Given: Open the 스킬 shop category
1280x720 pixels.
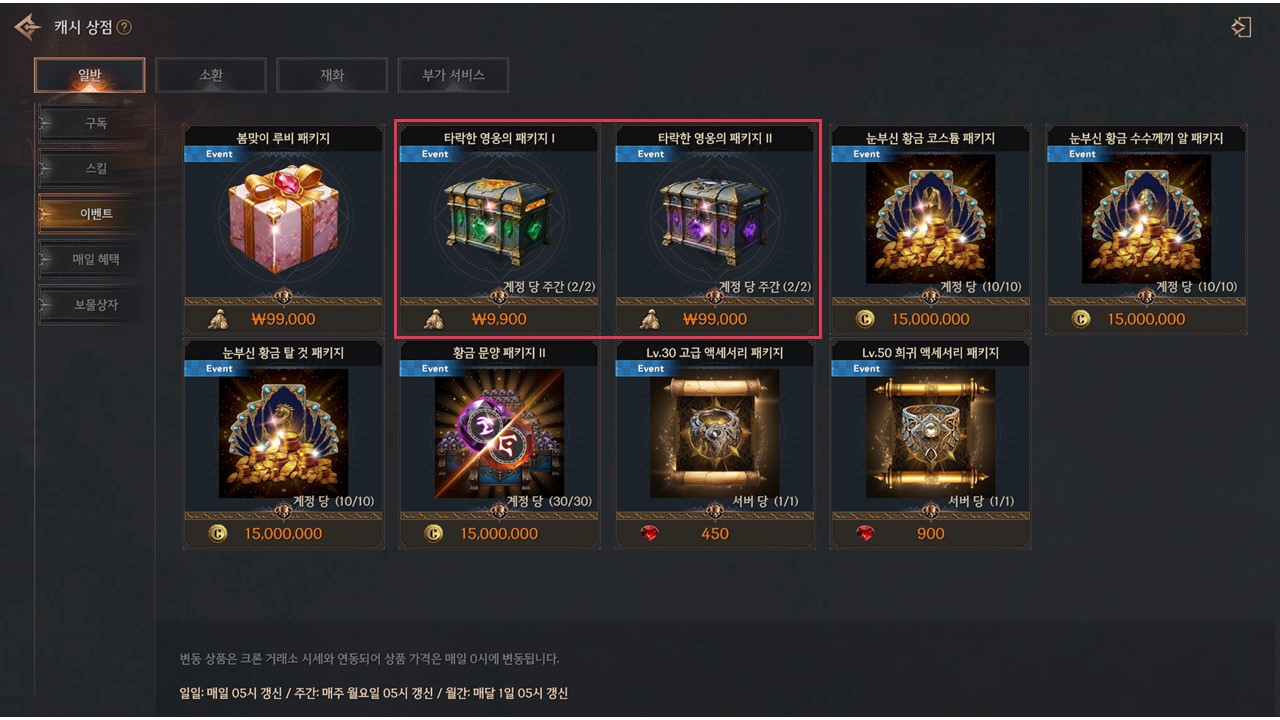Looking at the screenshot, I should tap(95, 169).
